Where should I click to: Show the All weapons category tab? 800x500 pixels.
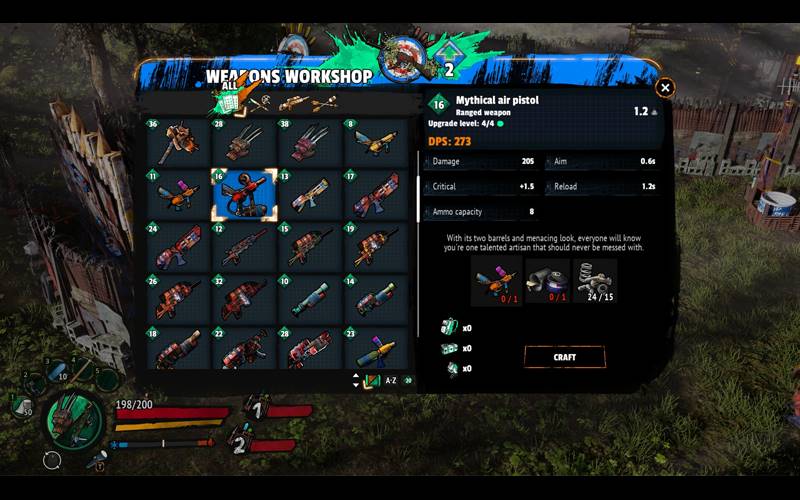226,102
